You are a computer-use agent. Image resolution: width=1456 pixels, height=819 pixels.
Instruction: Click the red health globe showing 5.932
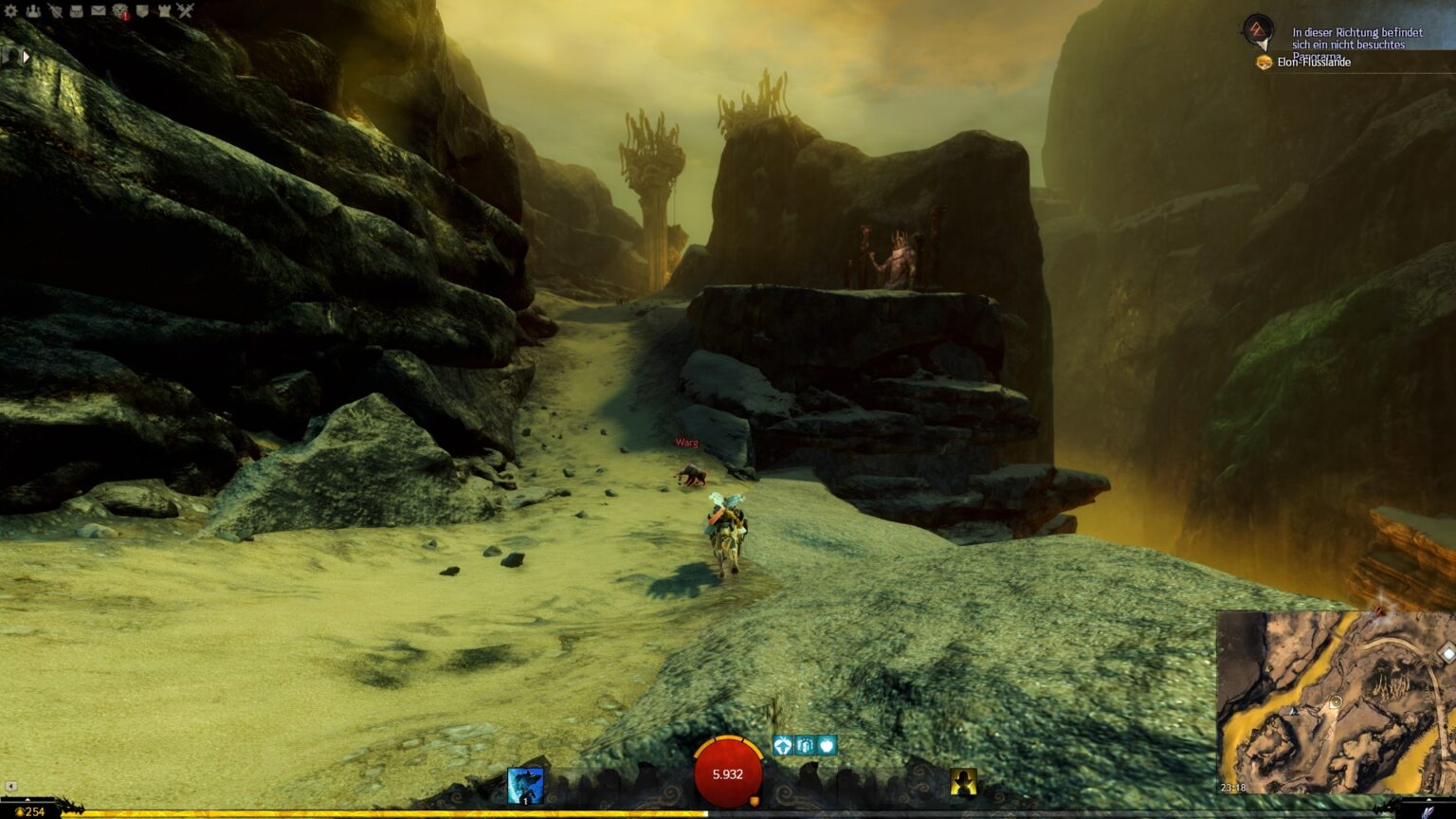pyautogui.click(x=727, y=773)
